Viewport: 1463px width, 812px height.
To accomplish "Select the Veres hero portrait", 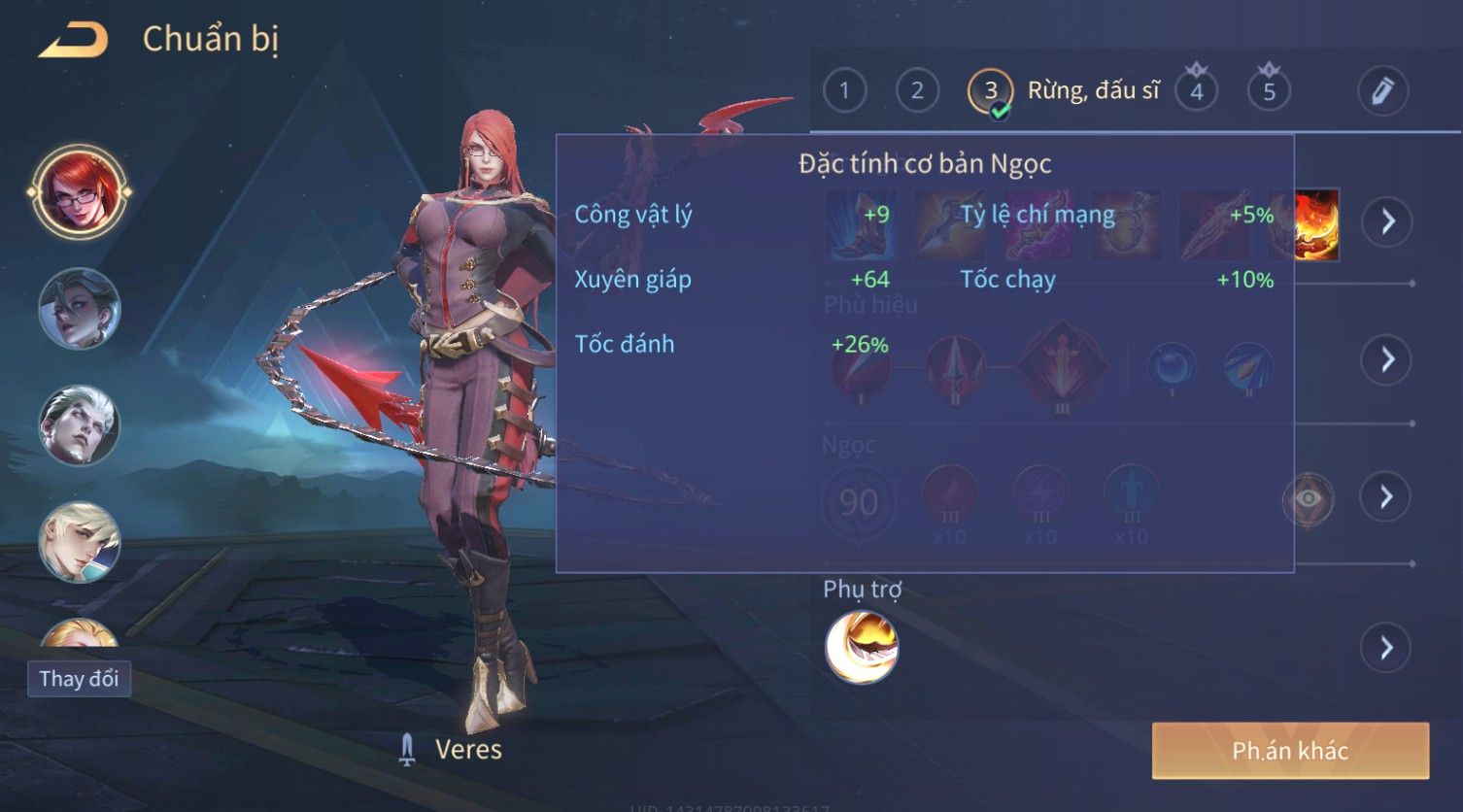I will point(80,192).
